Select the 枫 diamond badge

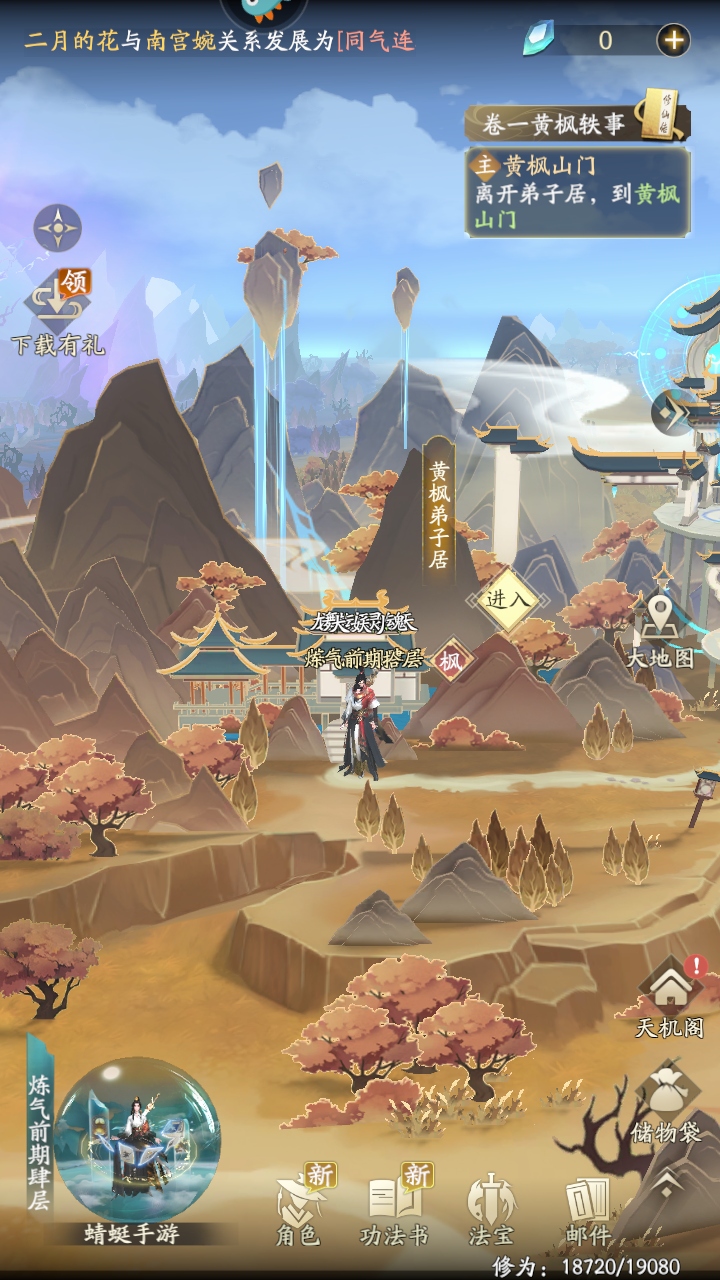point(452,661)
